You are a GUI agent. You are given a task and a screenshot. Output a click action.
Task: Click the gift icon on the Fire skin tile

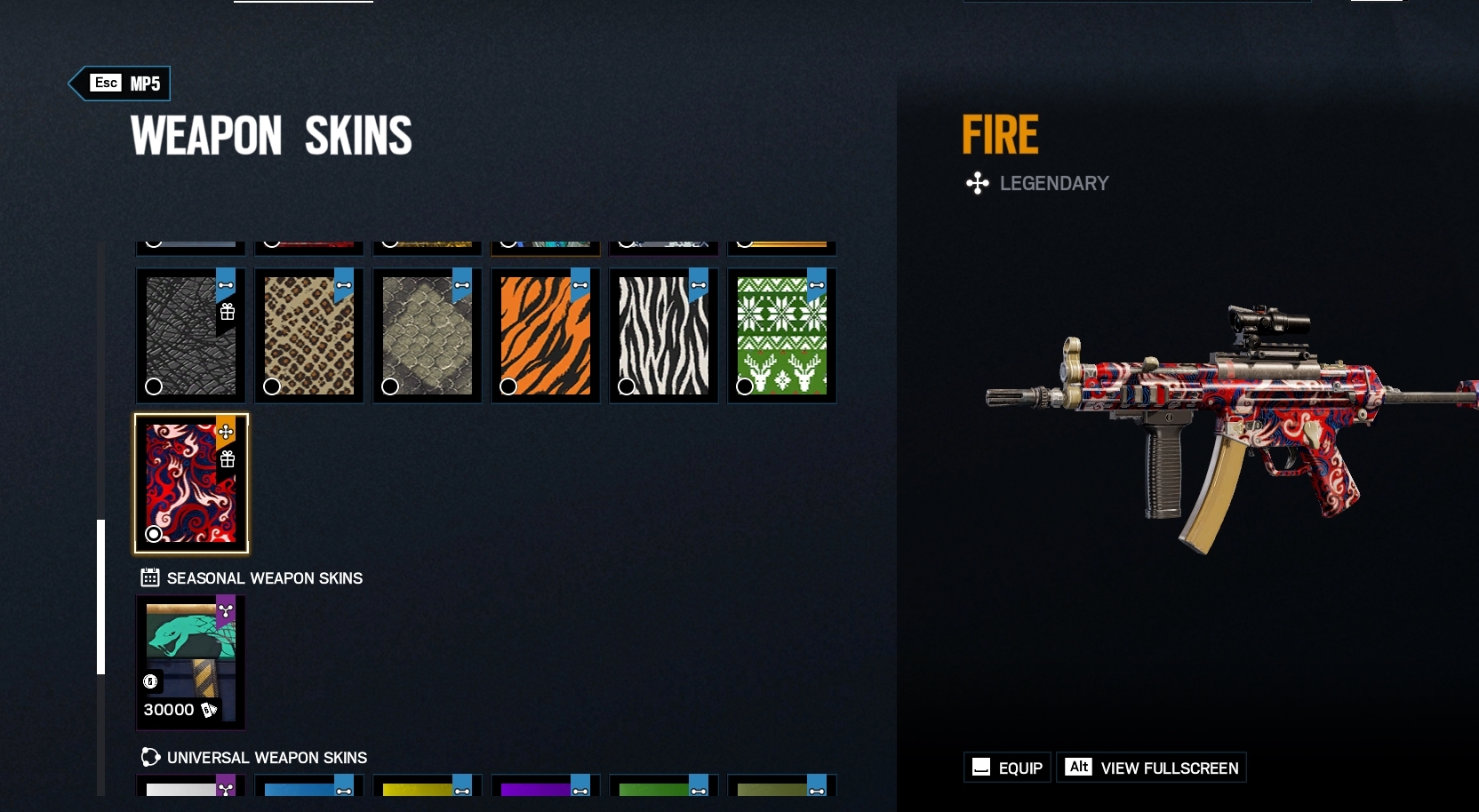click(229, 460)
